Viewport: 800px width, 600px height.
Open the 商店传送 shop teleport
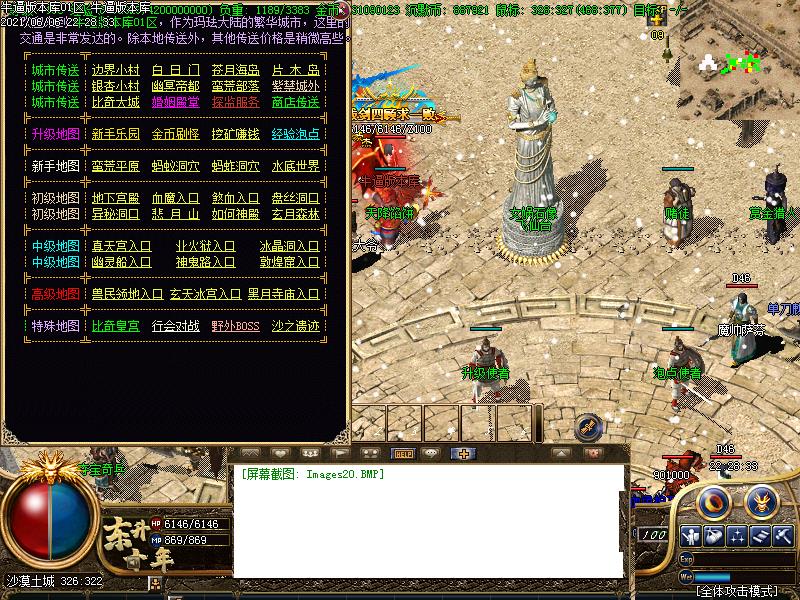coord(295,102)
